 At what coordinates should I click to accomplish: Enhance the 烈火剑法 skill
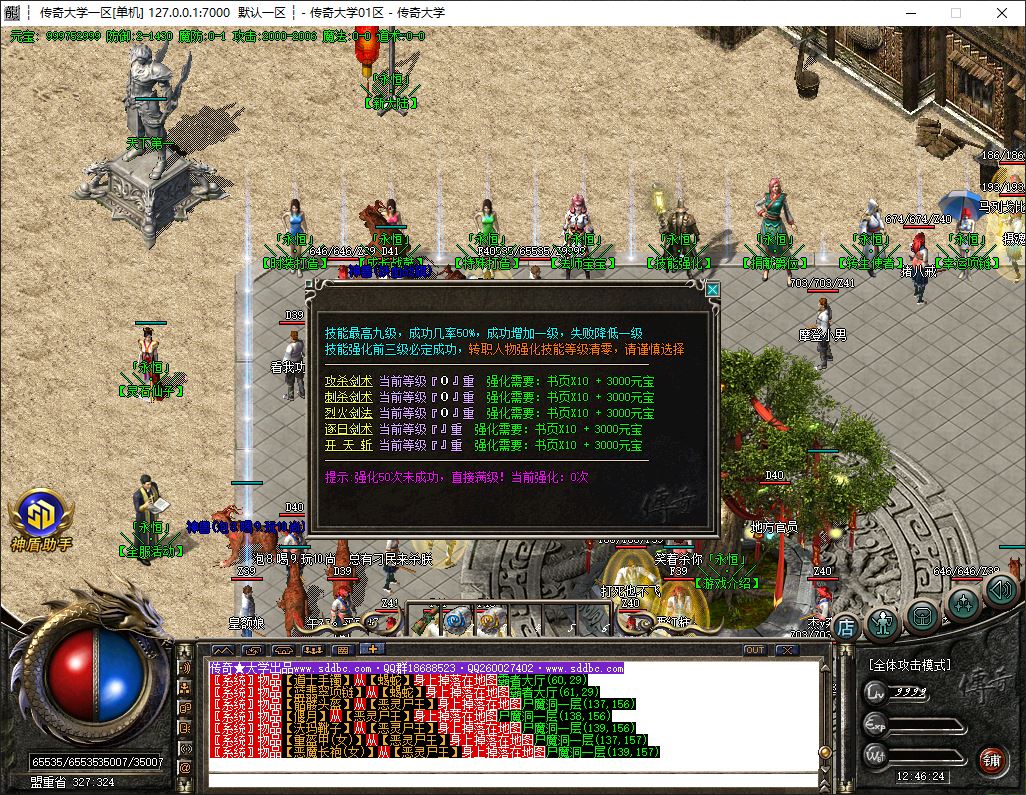click(347, 413)
